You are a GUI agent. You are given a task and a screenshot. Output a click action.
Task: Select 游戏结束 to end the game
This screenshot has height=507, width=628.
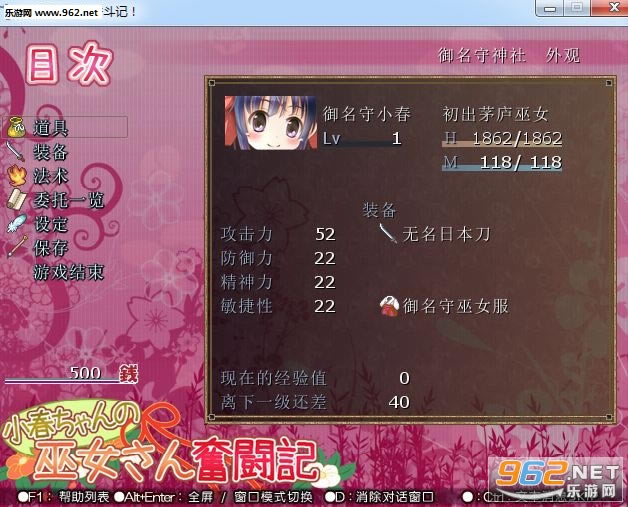click(x=67, y=272)
